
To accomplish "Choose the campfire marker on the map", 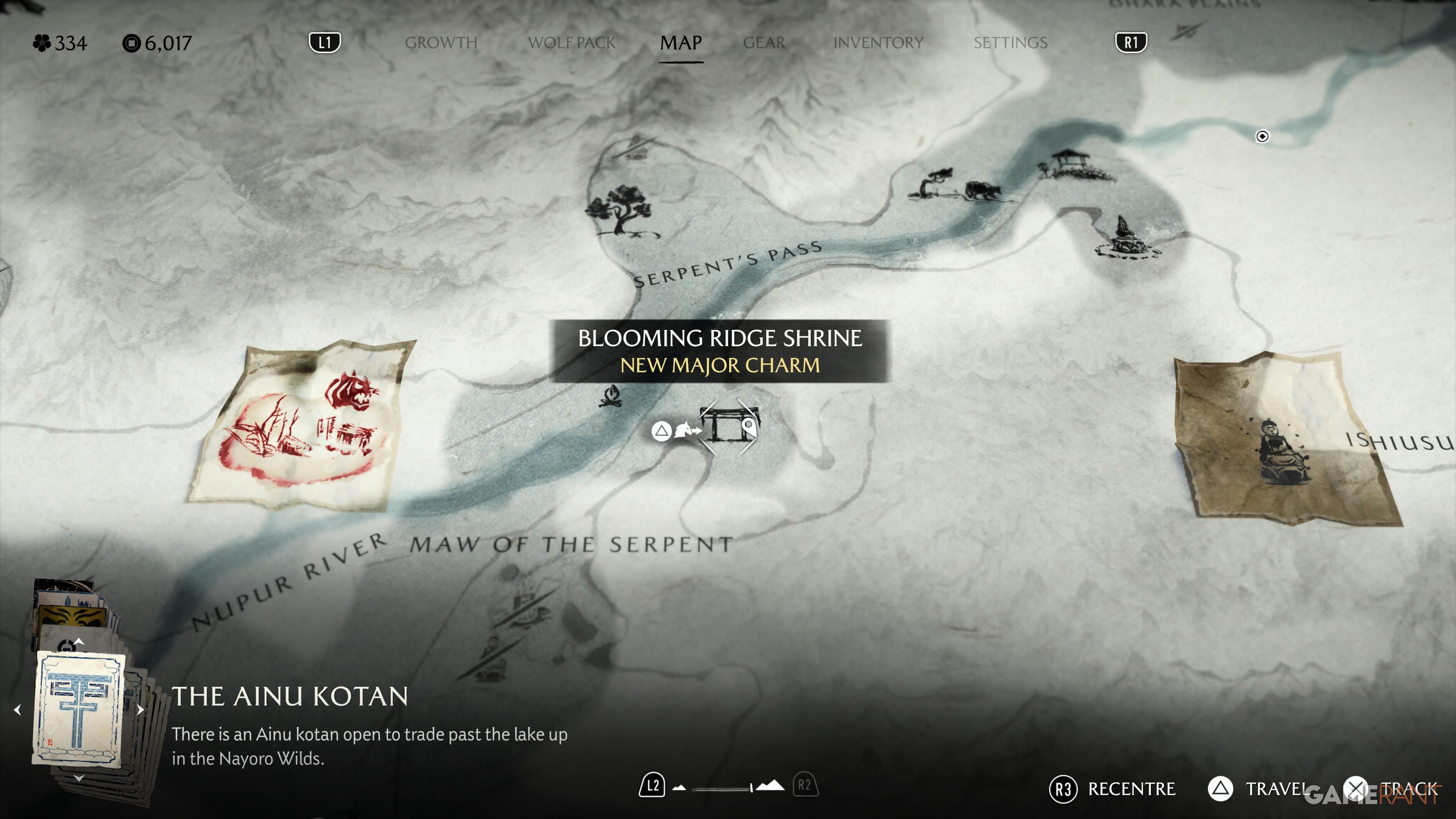I will click(611, 396).
